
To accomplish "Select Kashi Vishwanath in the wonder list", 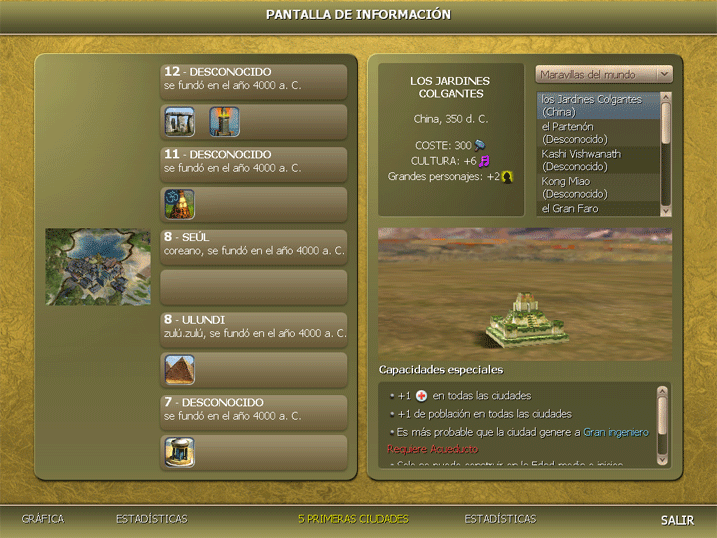I will pos(597,160).
